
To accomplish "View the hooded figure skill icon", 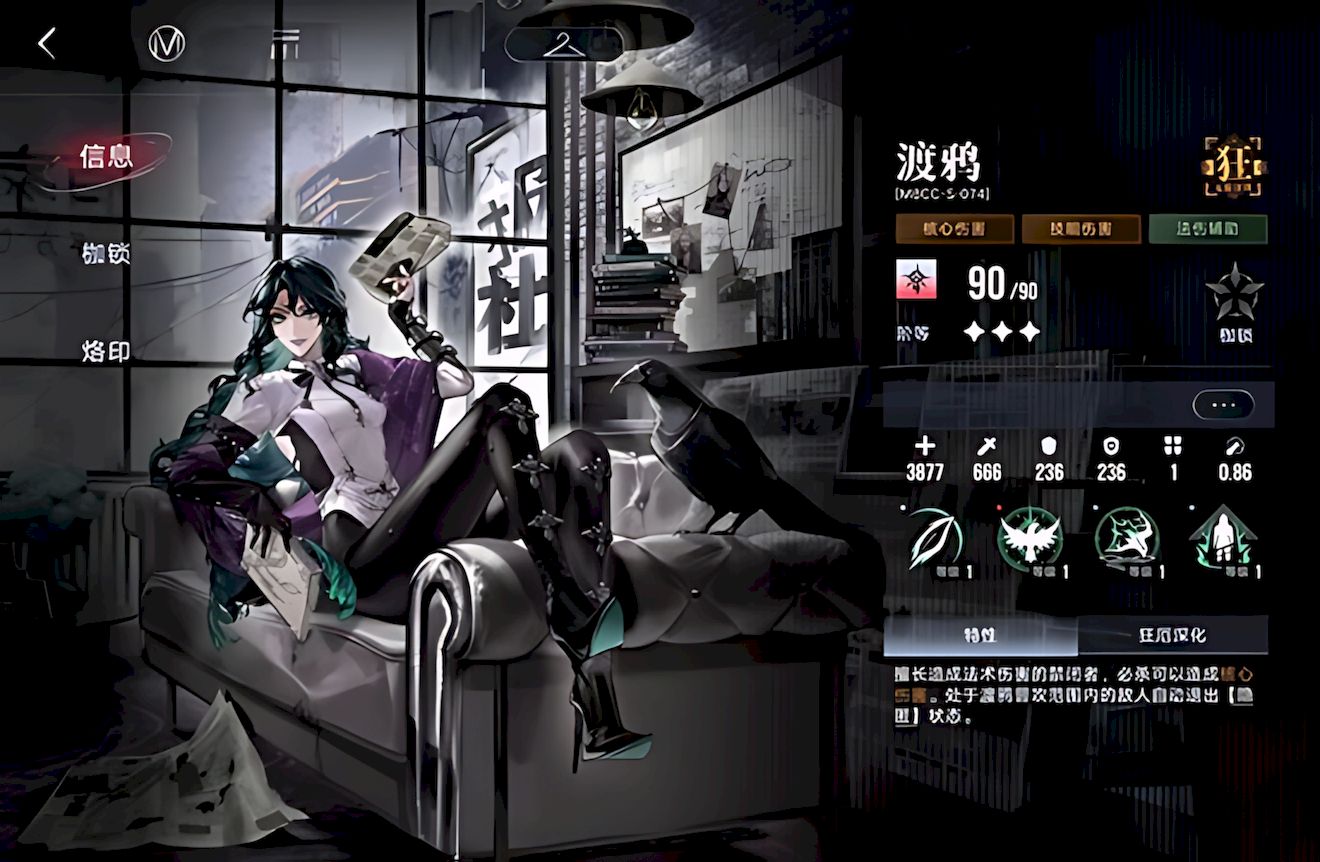I will (x=1222, y=540).
